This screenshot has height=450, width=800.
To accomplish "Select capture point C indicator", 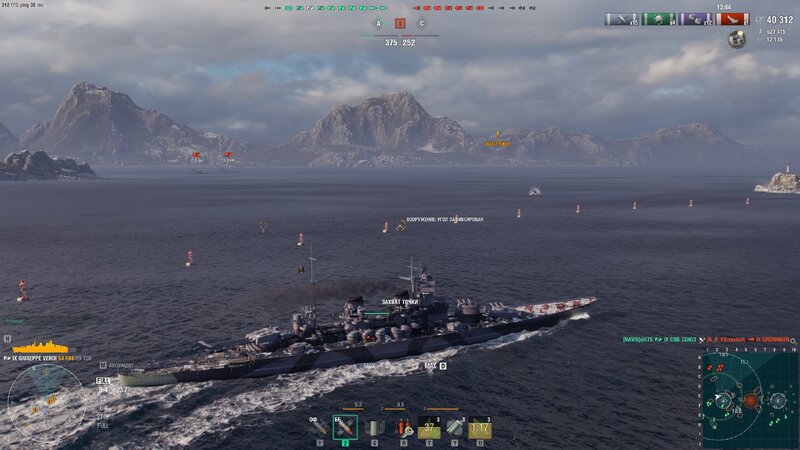I will [x=421, y=23].
